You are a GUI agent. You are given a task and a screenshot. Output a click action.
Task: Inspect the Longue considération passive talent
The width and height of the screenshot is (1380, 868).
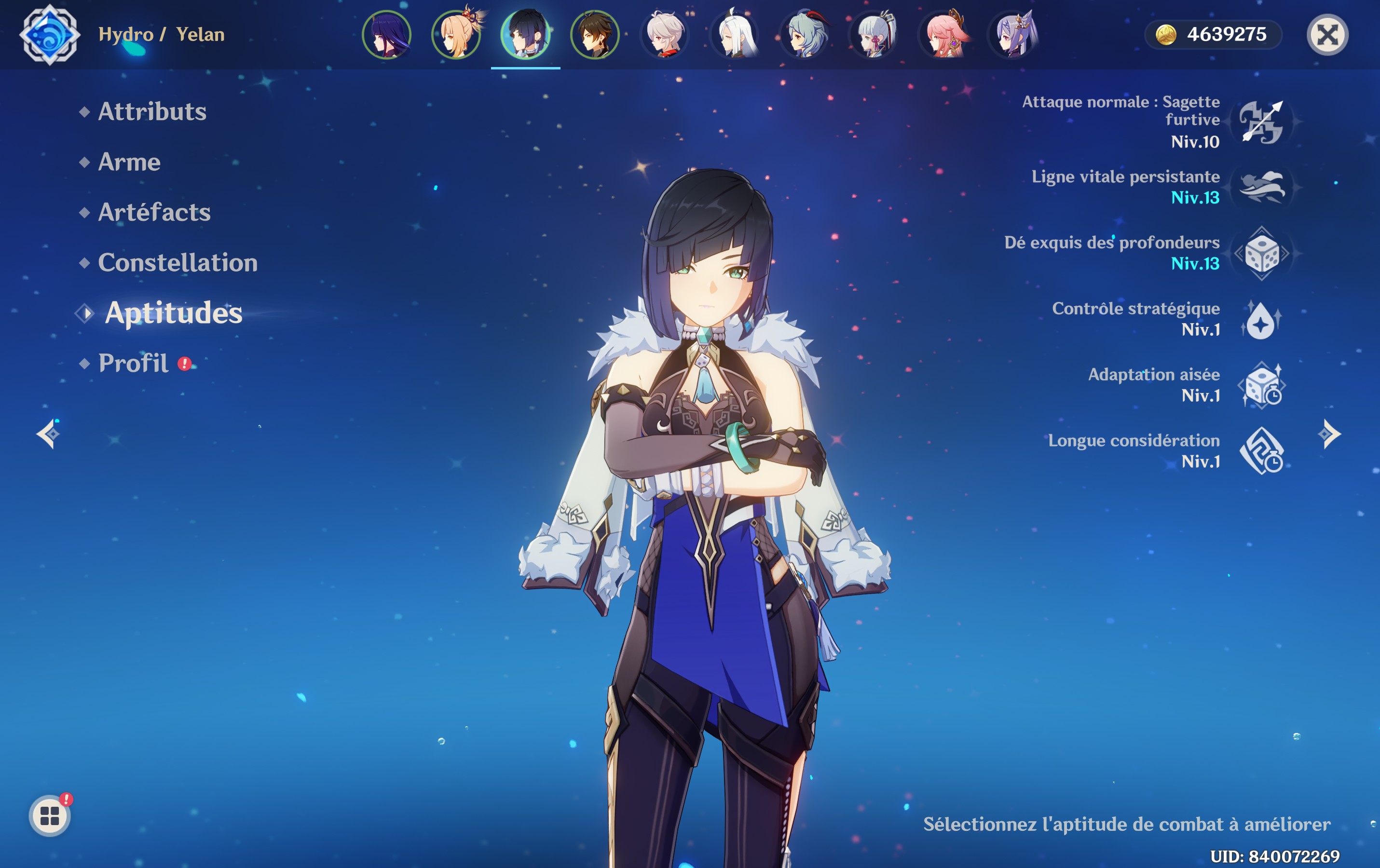(x=1261, y=451)
